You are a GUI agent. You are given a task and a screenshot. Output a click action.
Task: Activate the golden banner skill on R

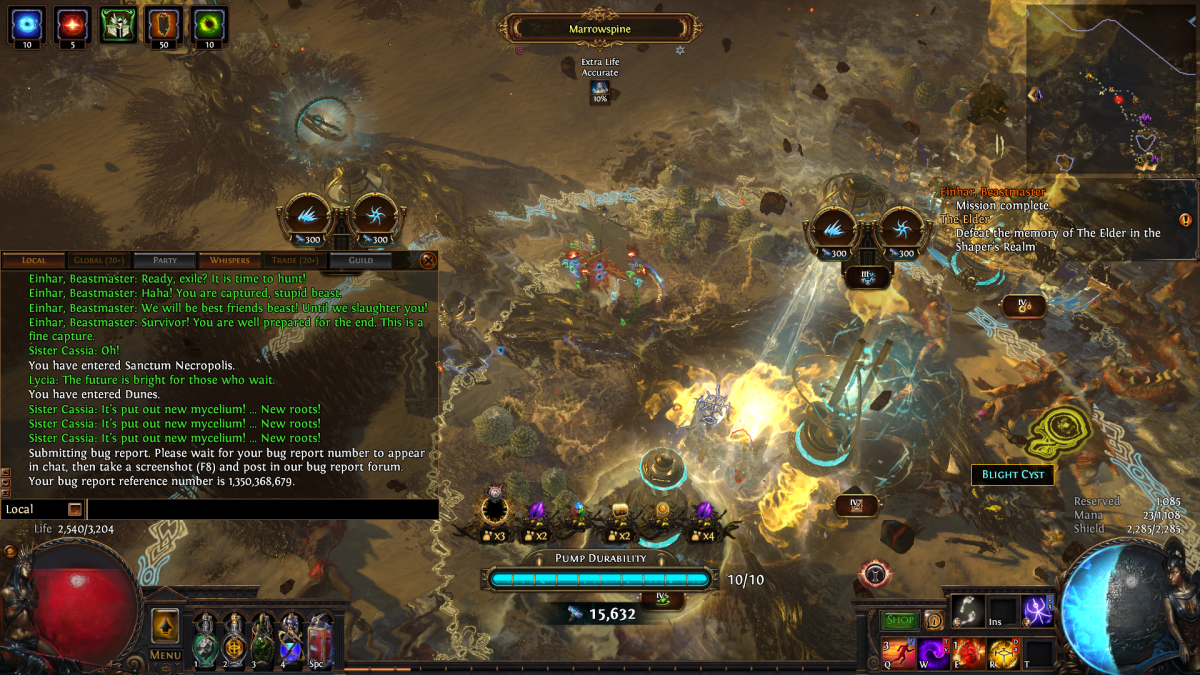[1003, 654]
